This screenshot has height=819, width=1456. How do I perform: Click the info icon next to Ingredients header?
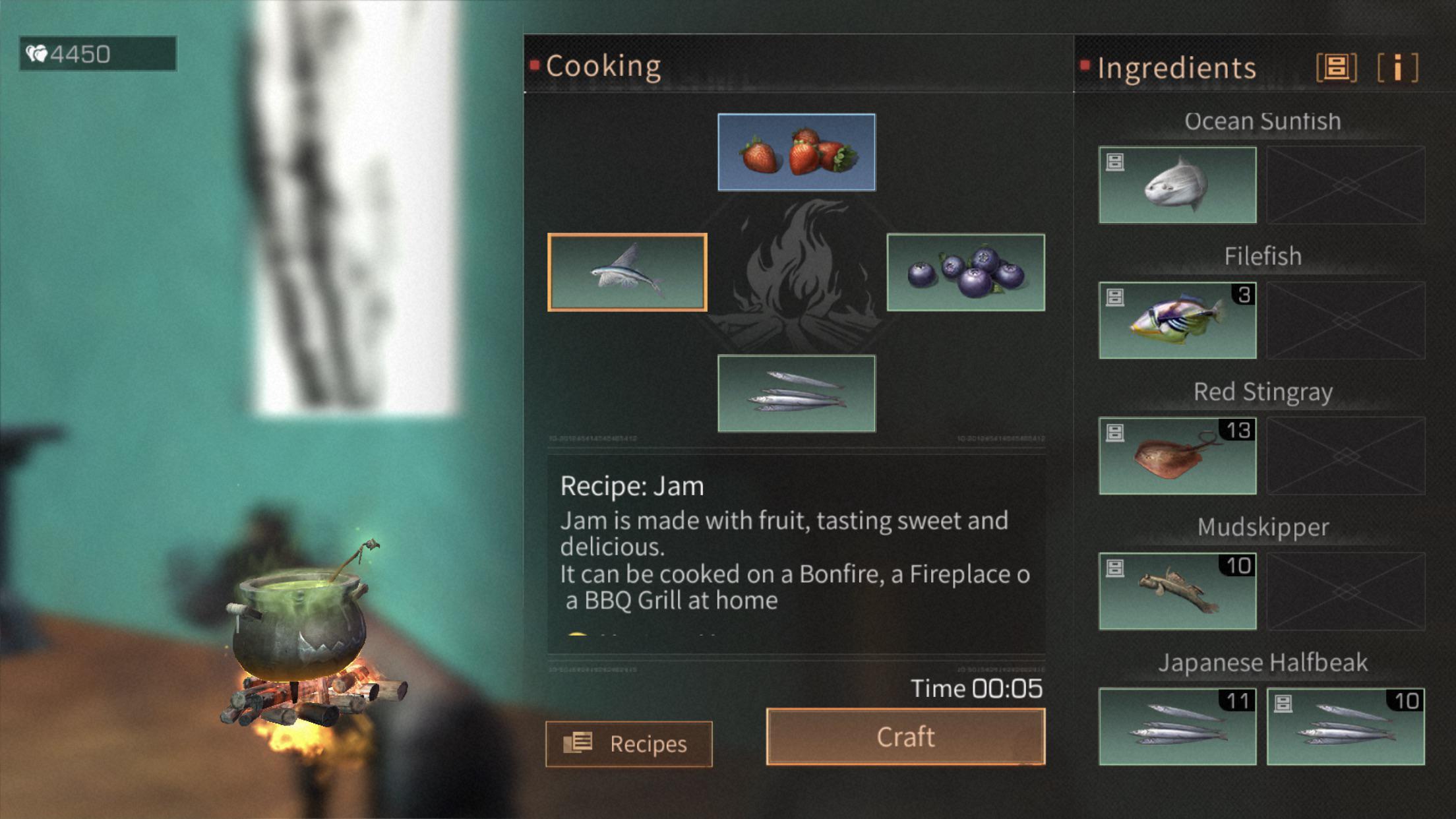tap(1396, 67)
